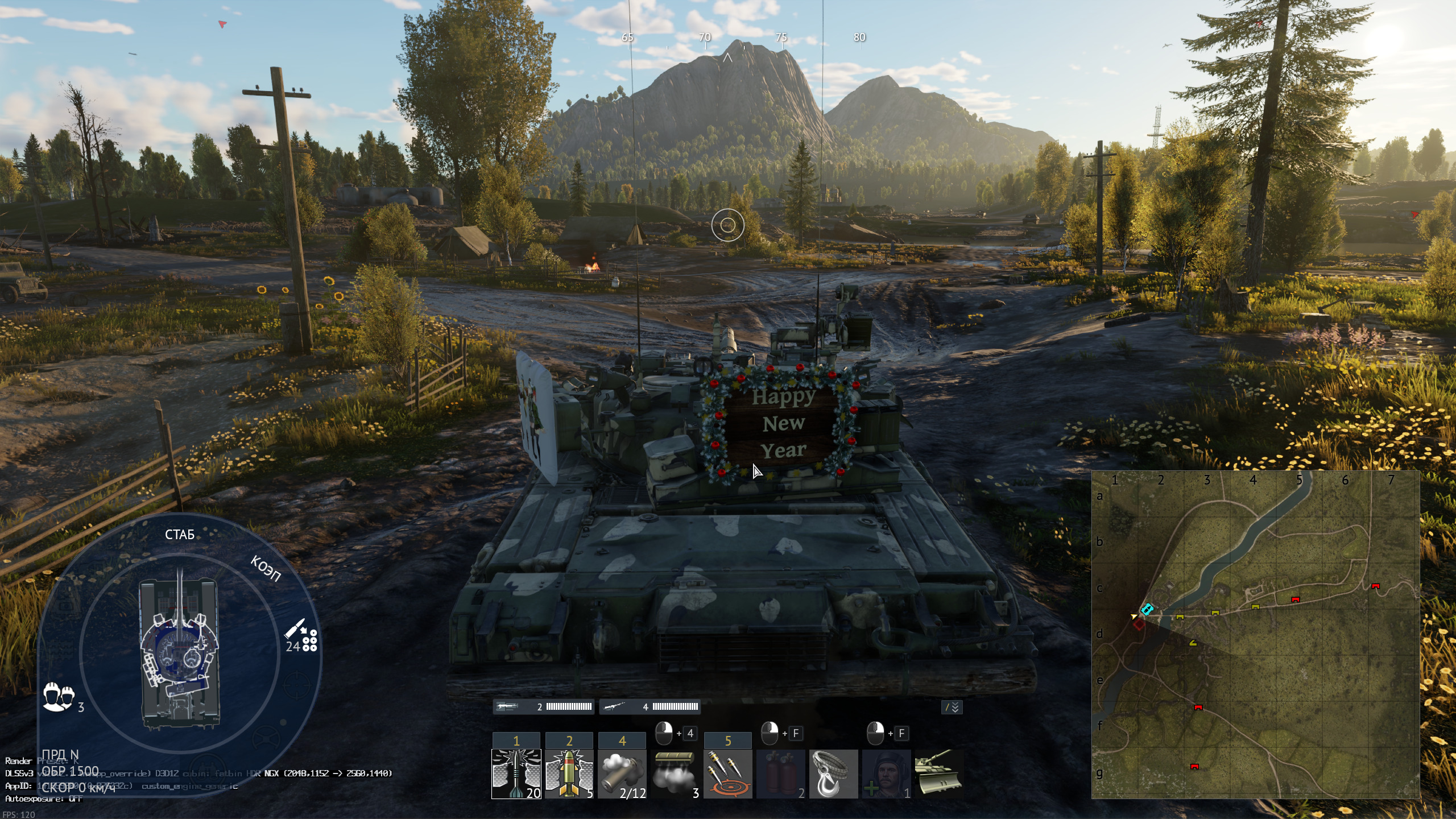The image size is (1456, 819).
Task: Use the red fire extinguisher tanks
Action: [x=780, y=773]
